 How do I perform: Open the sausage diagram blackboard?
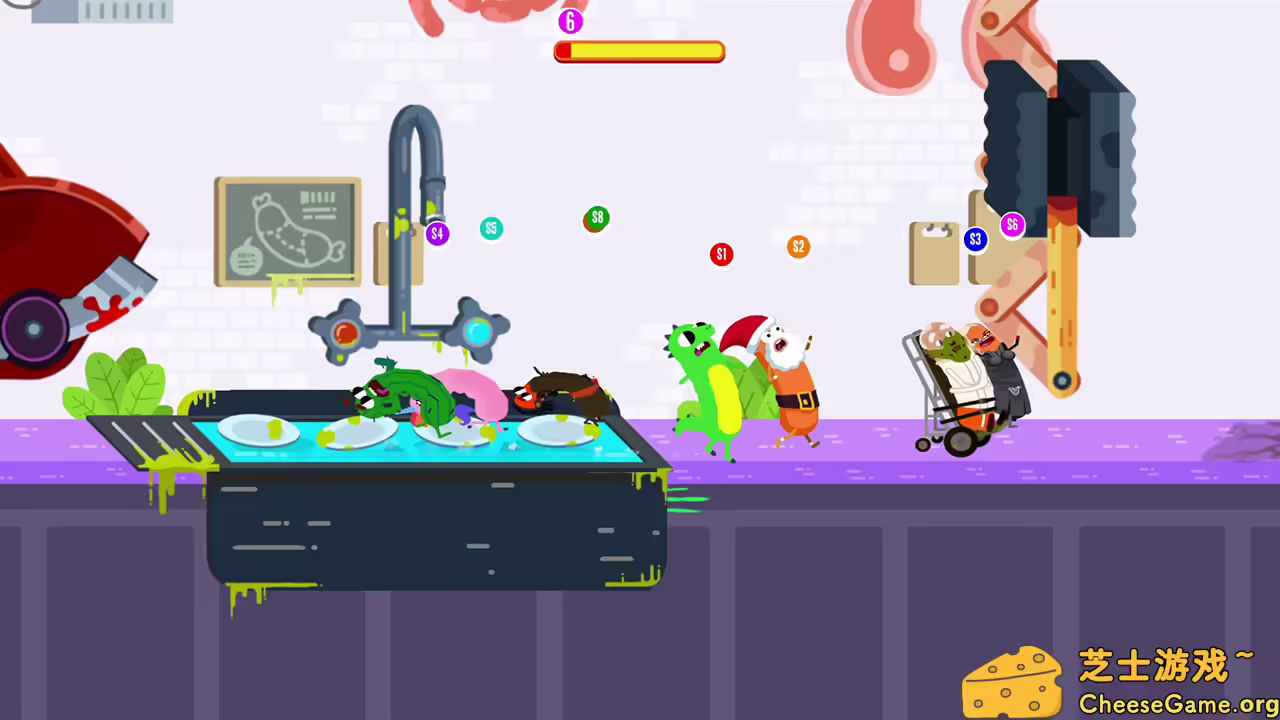[288, 232]
